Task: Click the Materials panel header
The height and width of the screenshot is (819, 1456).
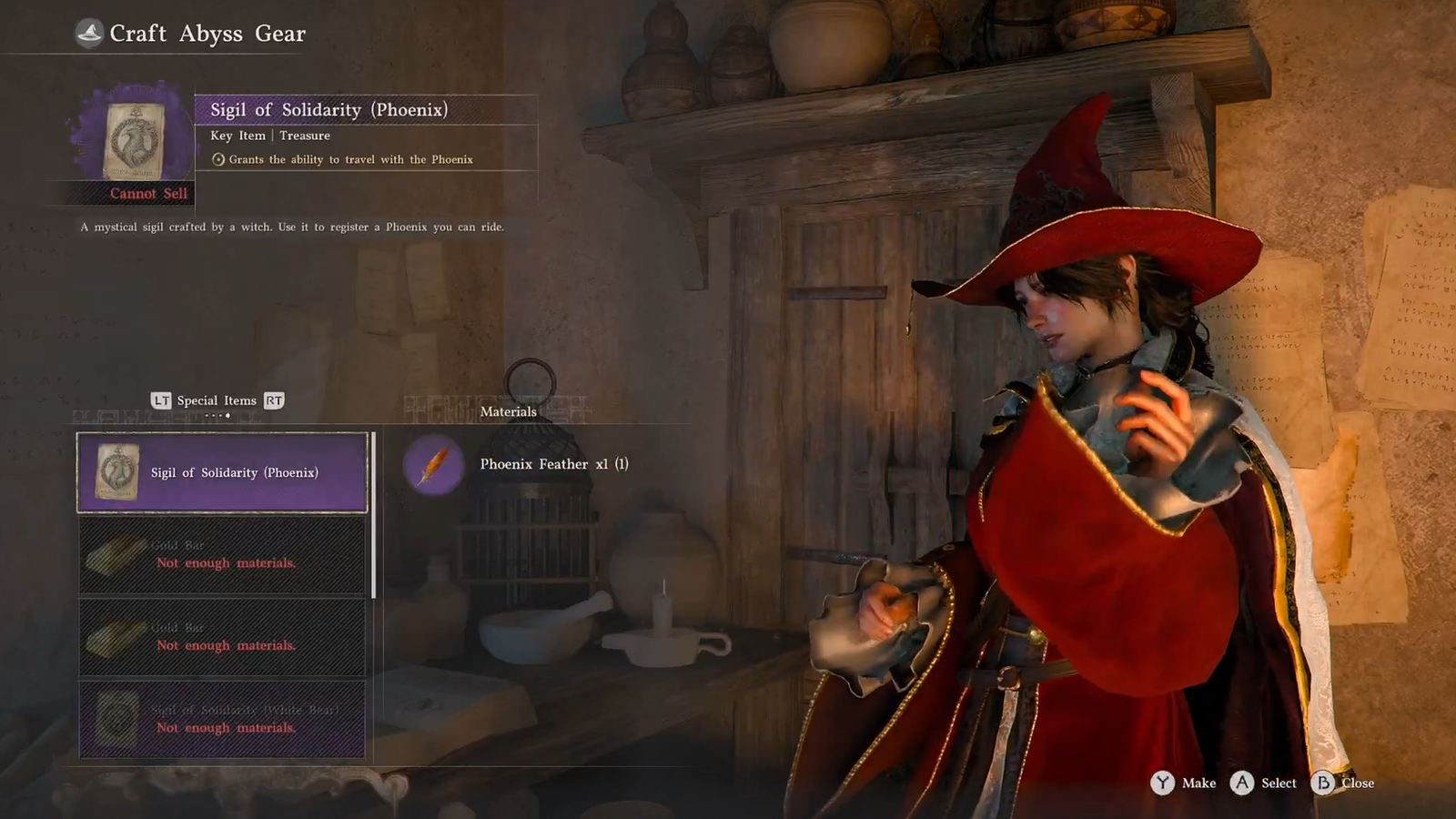Action: 510,411
